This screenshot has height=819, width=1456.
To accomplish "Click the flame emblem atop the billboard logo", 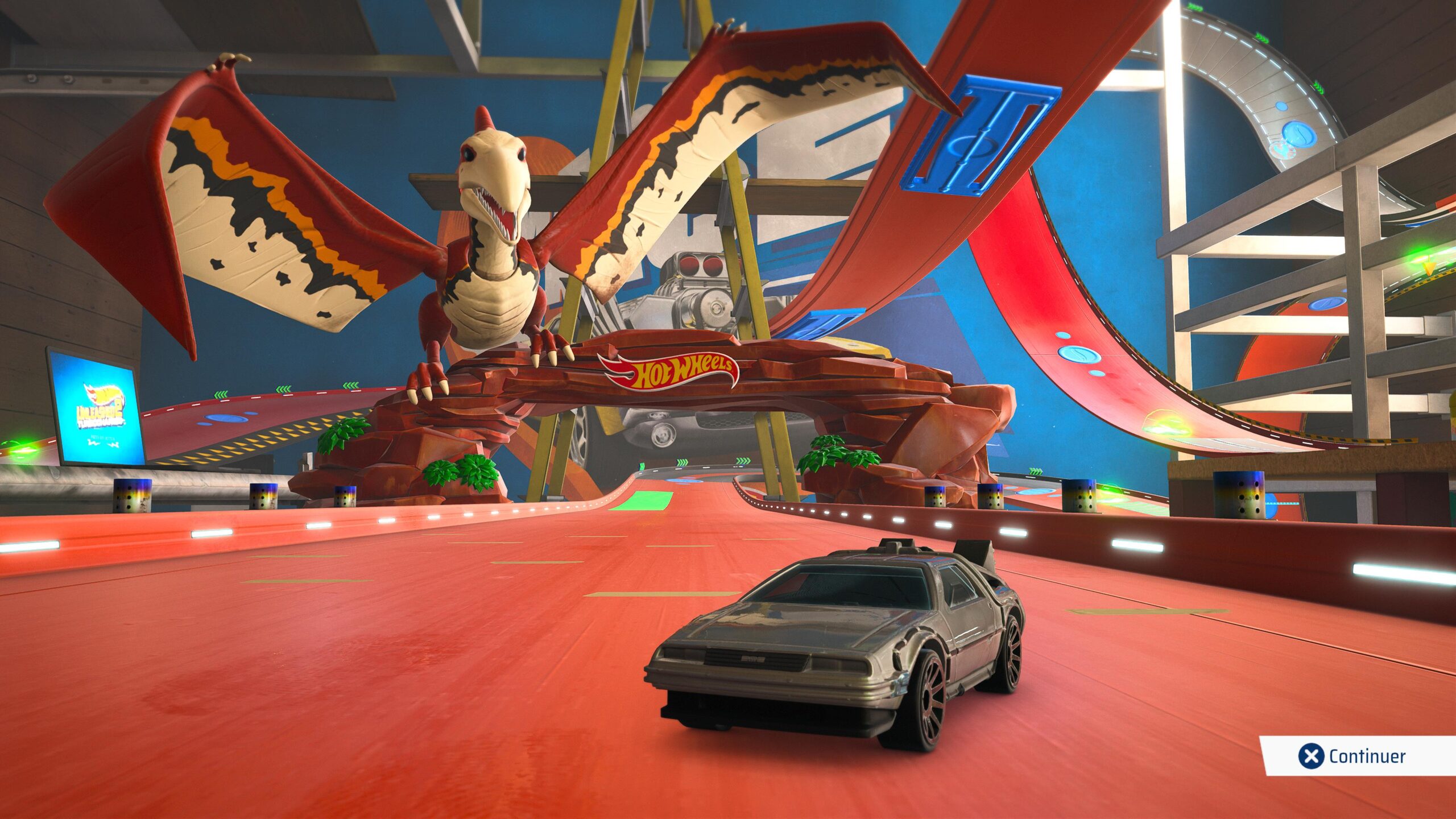I will [103, 394].
